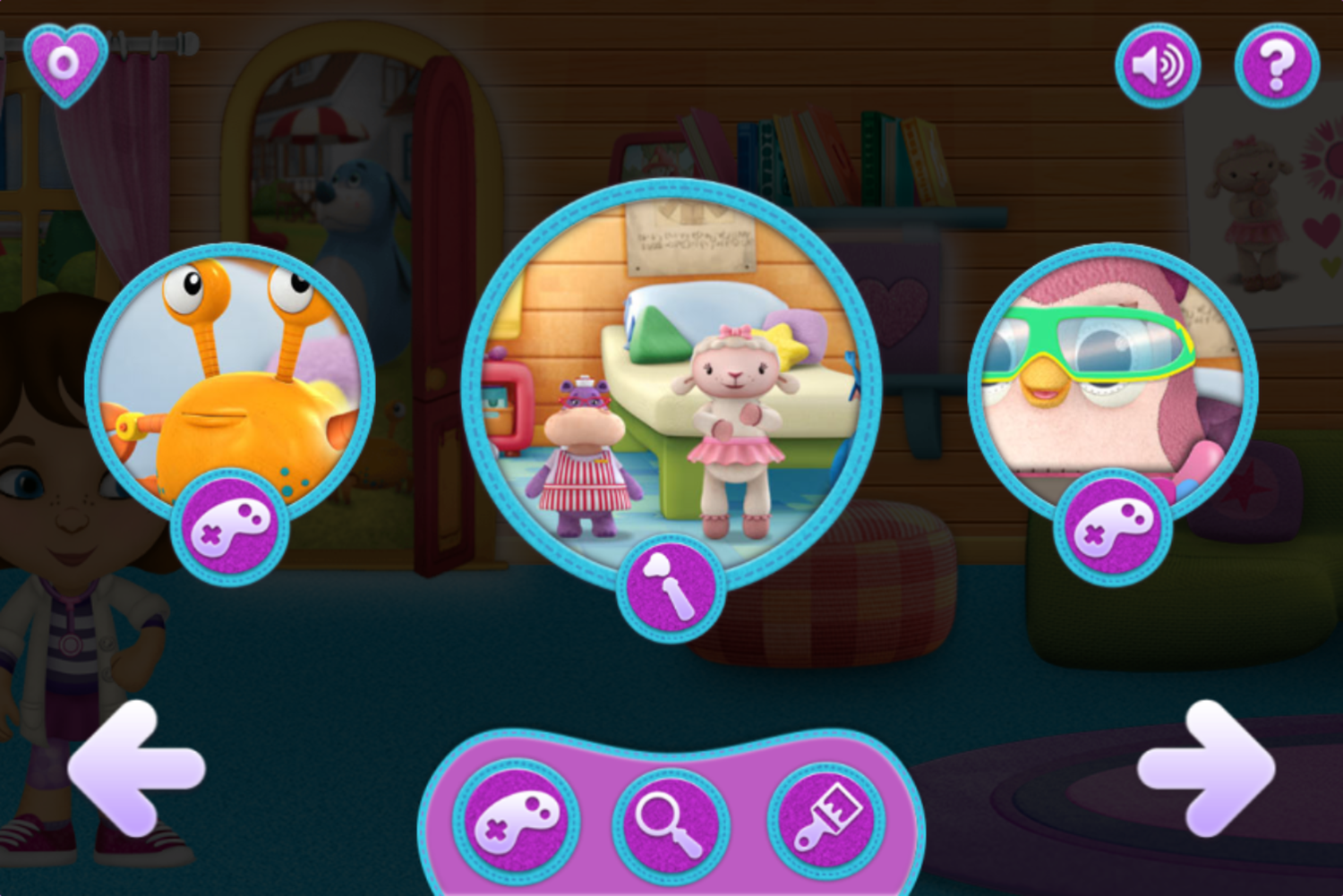Image resolution: width=1343 pixels, height=896 pixels.
Task: Mute the game audio with the speaker button
Action: (x=1159, y=64)
